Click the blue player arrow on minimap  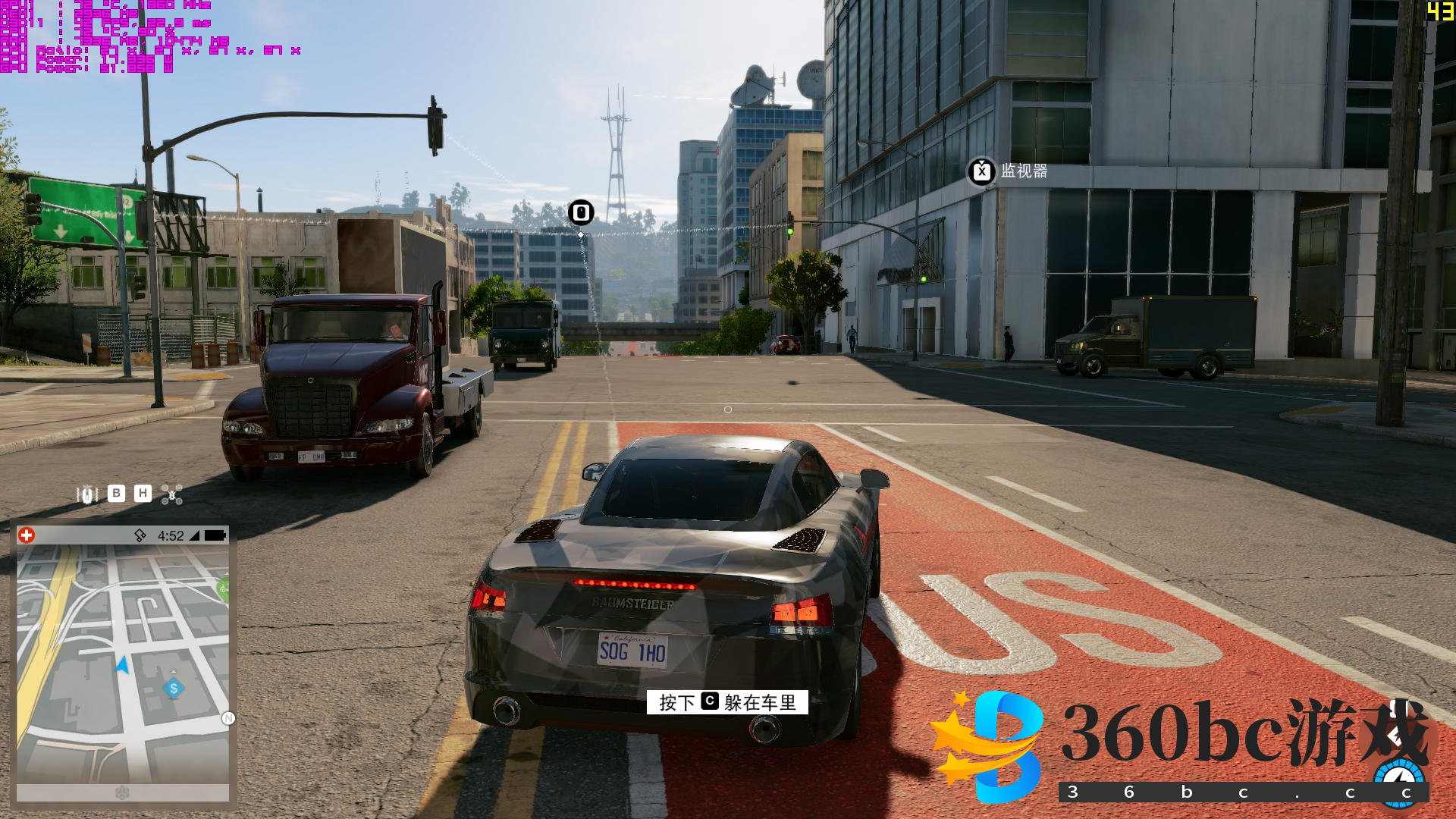tap(122, 666)
